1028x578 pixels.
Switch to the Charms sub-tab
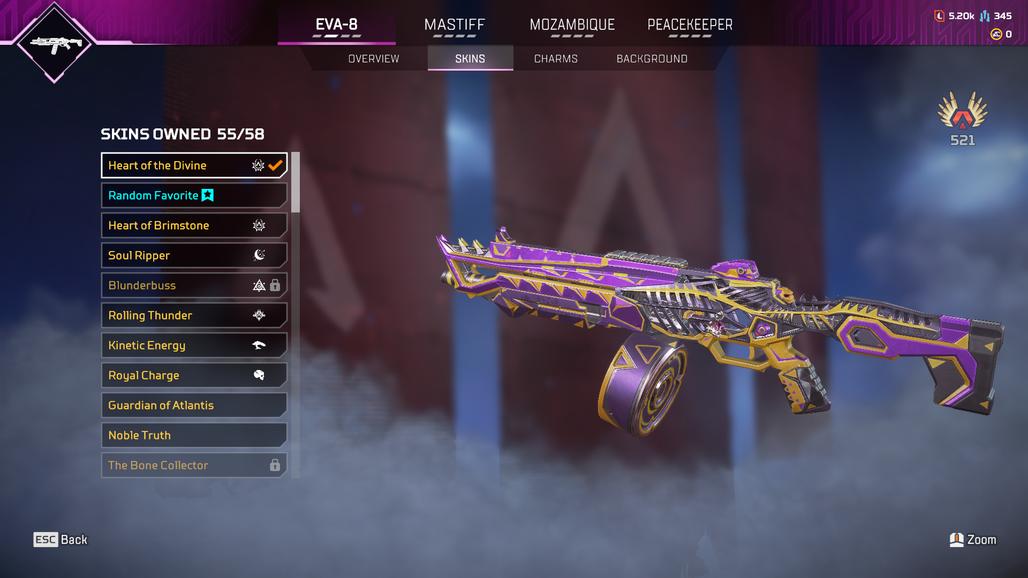[555, 59]
